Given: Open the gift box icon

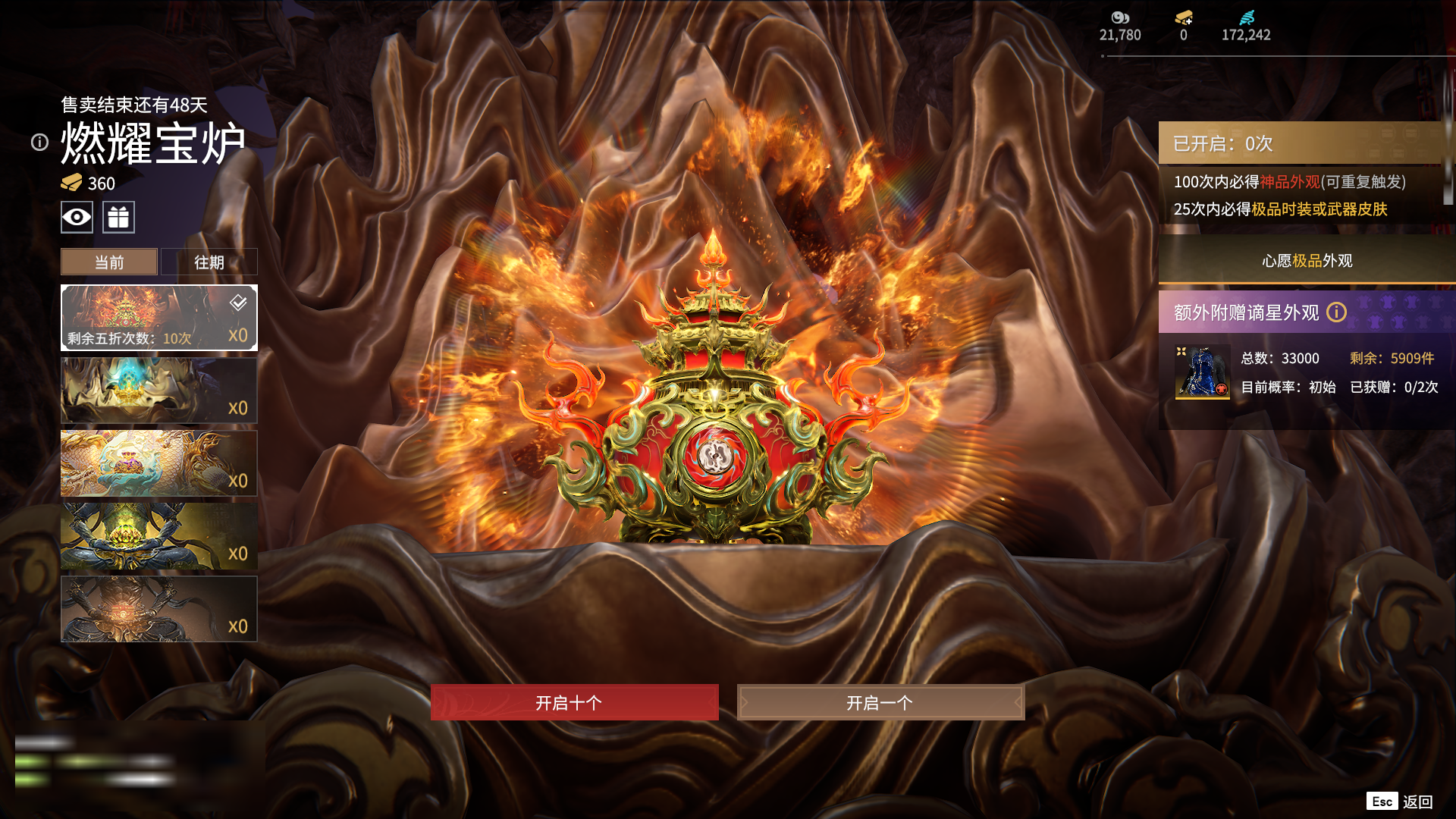Looking at the screenshot, I should (118, 218).
